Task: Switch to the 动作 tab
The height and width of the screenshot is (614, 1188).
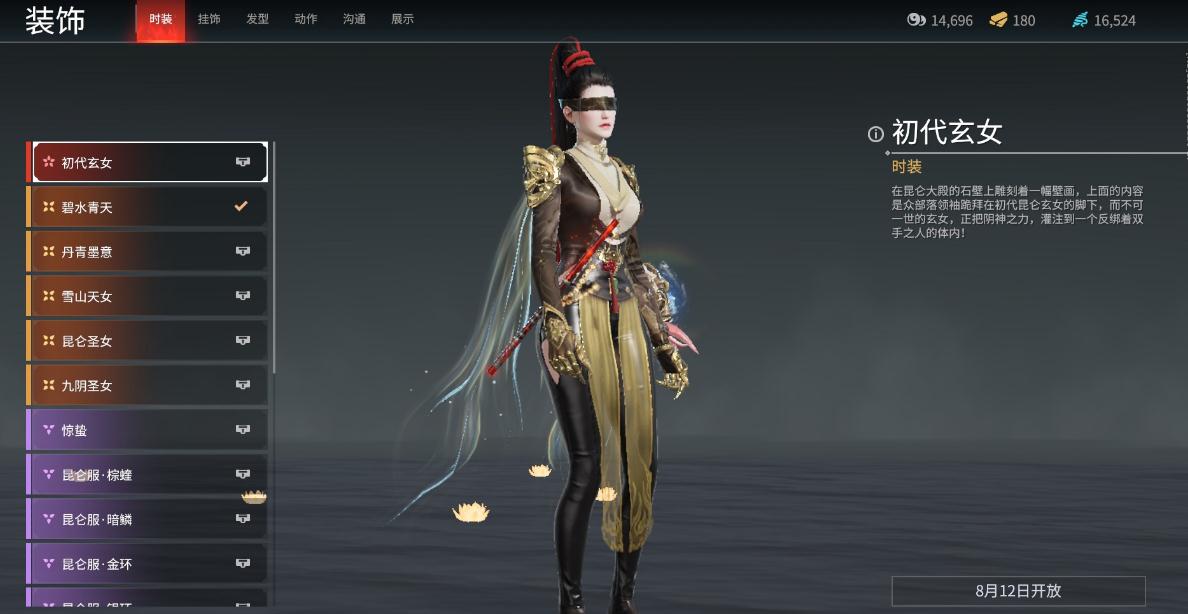Action: 306,19
